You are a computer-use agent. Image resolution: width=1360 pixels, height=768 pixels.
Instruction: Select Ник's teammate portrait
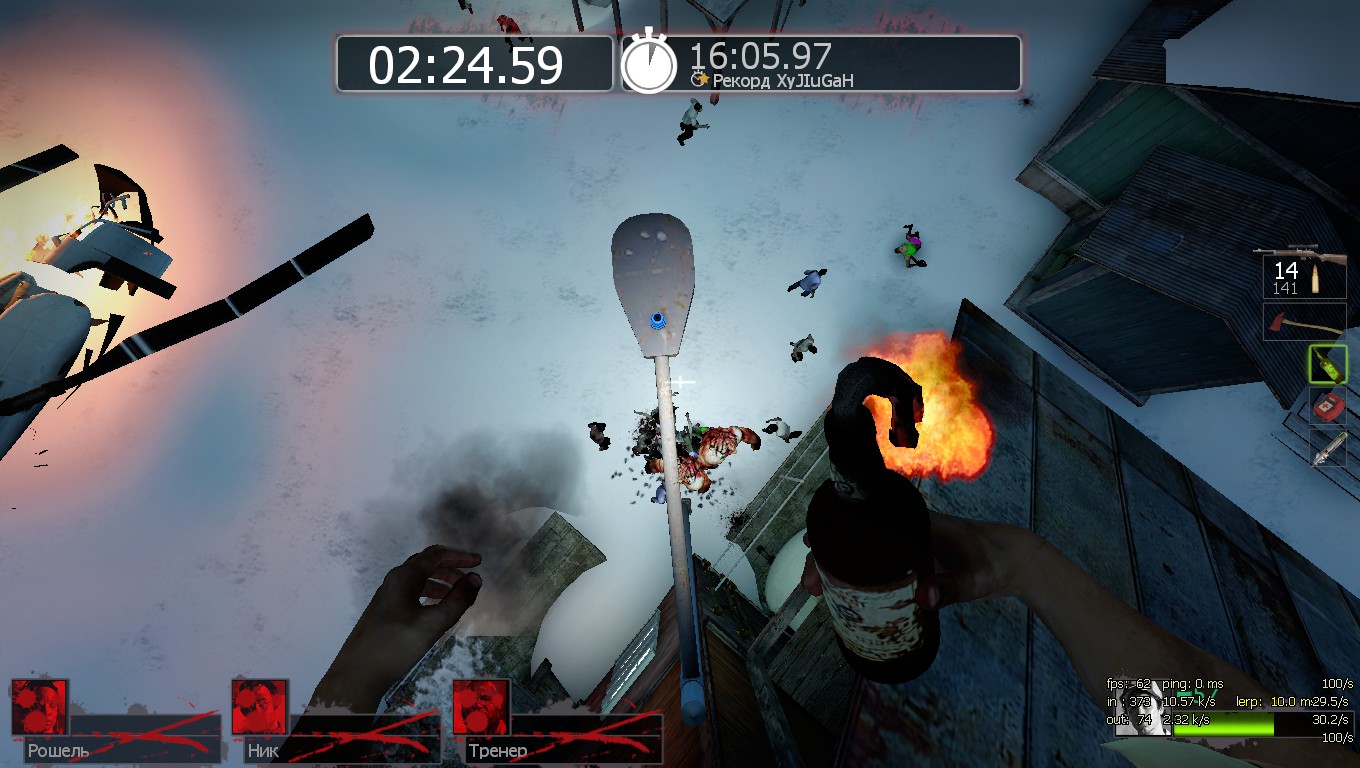[260, 707]
